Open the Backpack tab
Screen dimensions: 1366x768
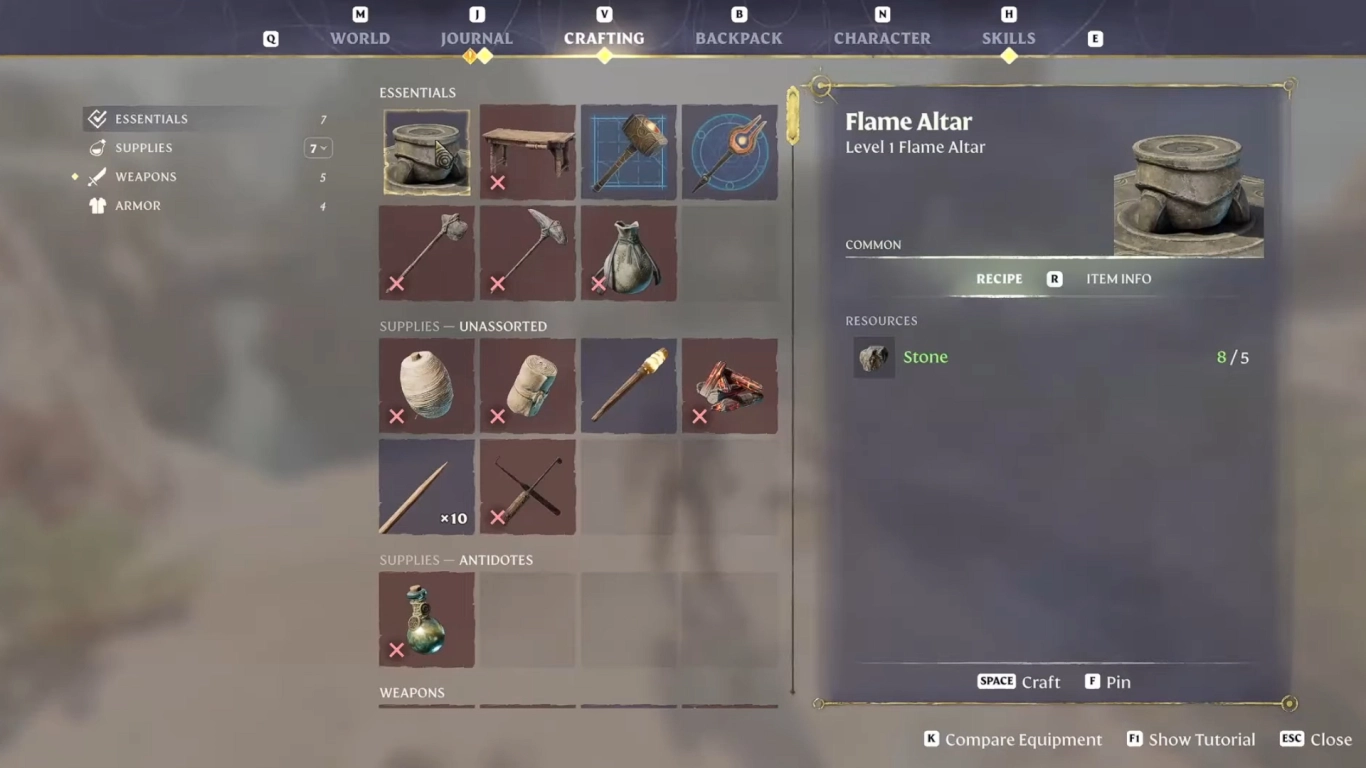739,38
